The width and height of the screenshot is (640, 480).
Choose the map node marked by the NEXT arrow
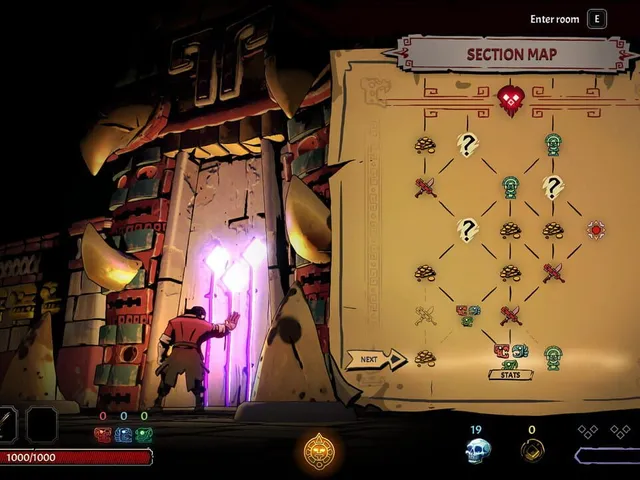pos(425,357)
